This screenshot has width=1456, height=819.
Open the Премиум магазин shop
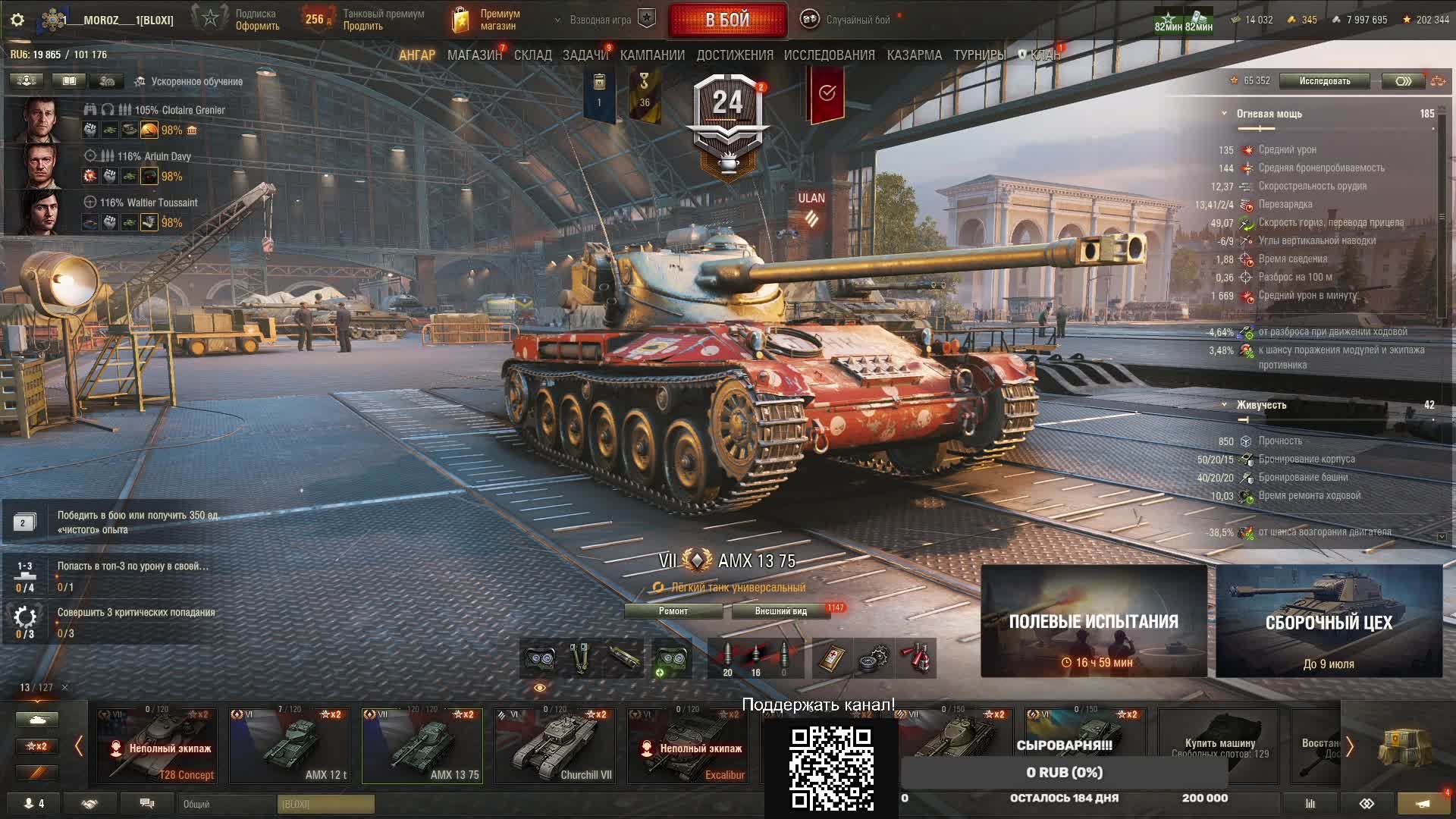tap(489, 20)
